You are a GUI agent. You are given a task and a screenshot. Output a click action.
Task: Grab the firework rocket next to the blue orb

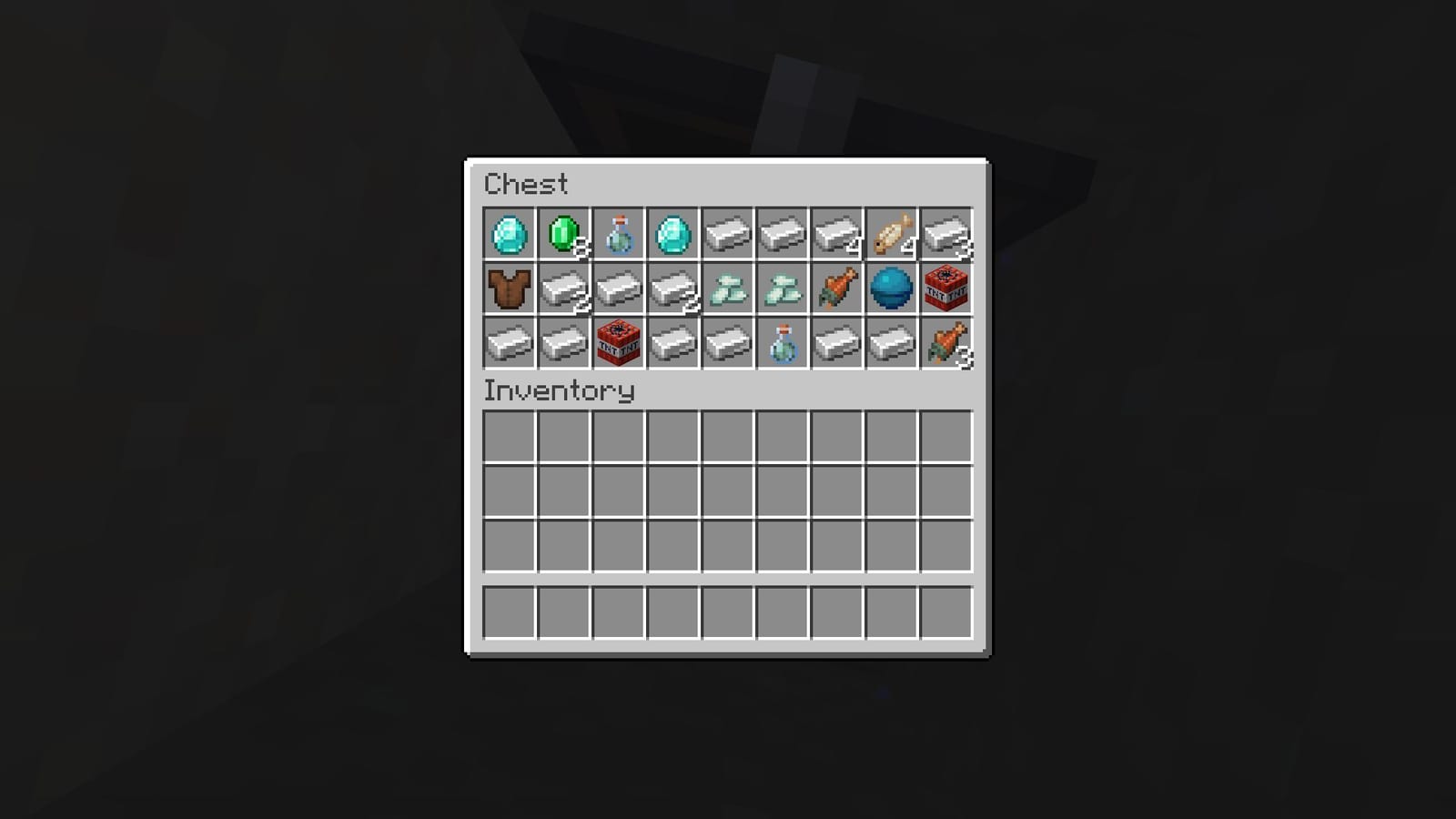[835, 289]
